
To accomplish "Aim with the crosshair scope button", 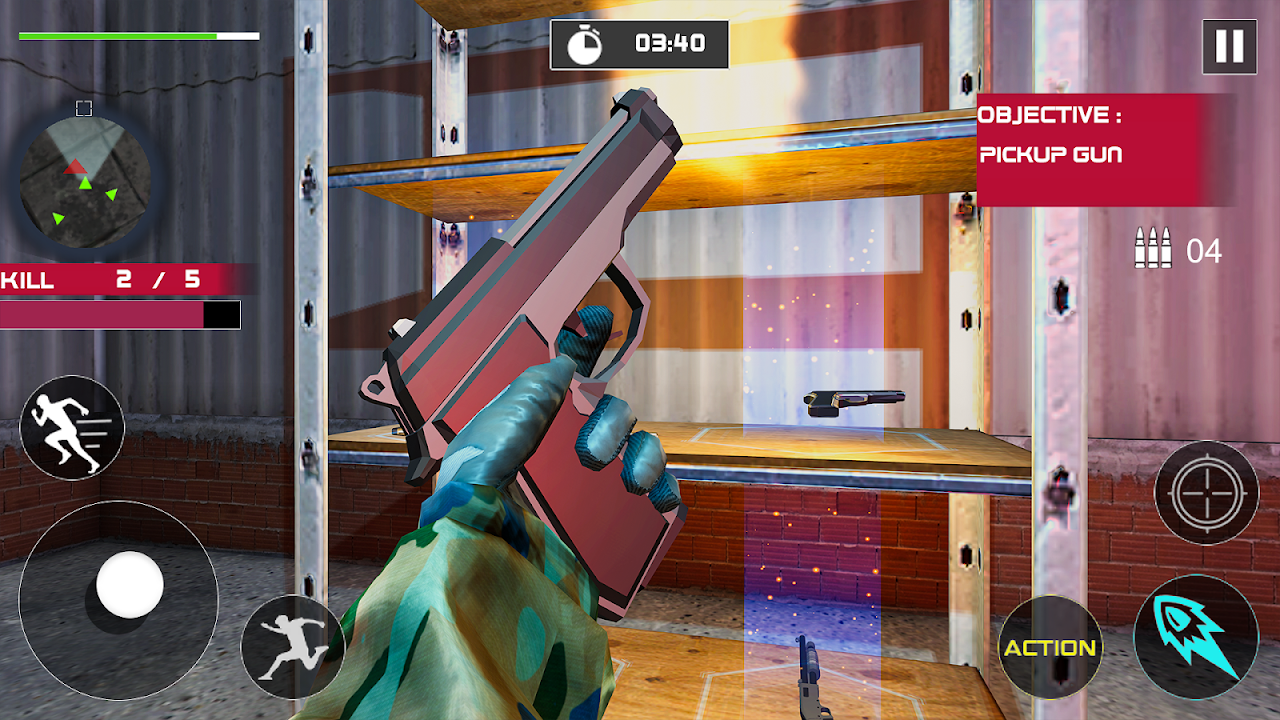I will tap(1206, 492).
